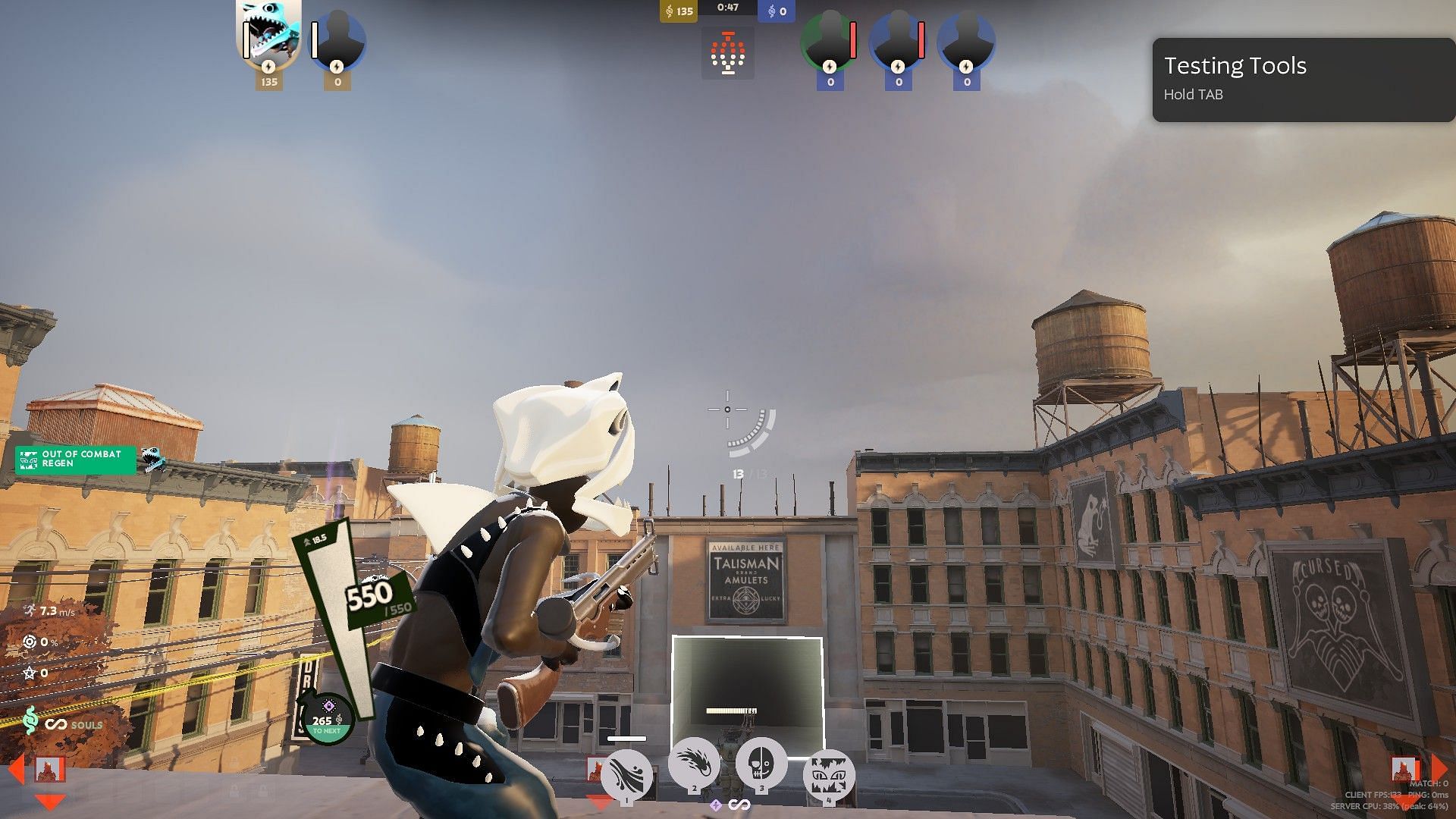This screenshot has height=819, width=1456.
Task: Cast the monster face ultimate ability
Action: 829,775
